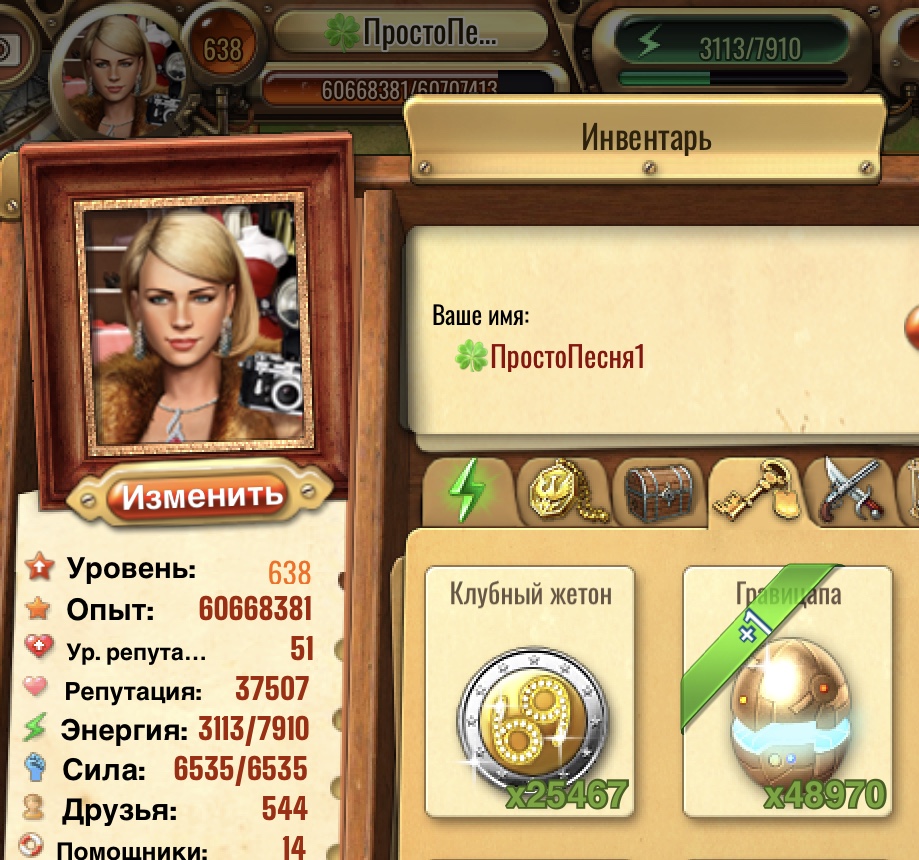The width and height of the screenshot is (919, 860).
Task: Click the ПростоПесня name plate at top
Action: tap(414, 33)
